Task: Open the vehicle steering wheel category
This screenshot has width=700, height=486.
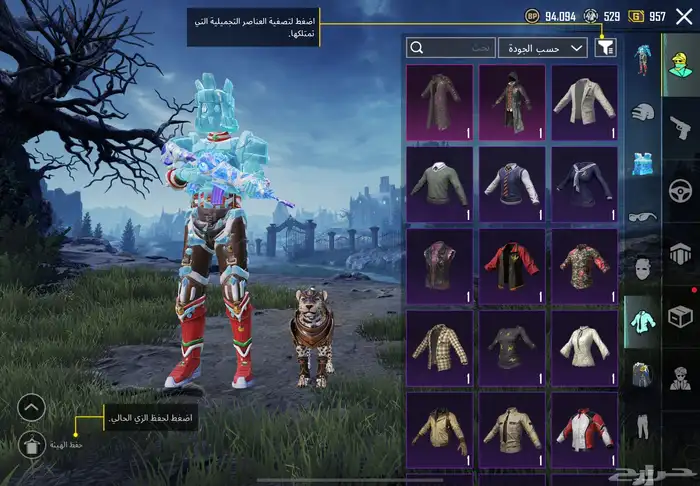Action: pos(680,190)
